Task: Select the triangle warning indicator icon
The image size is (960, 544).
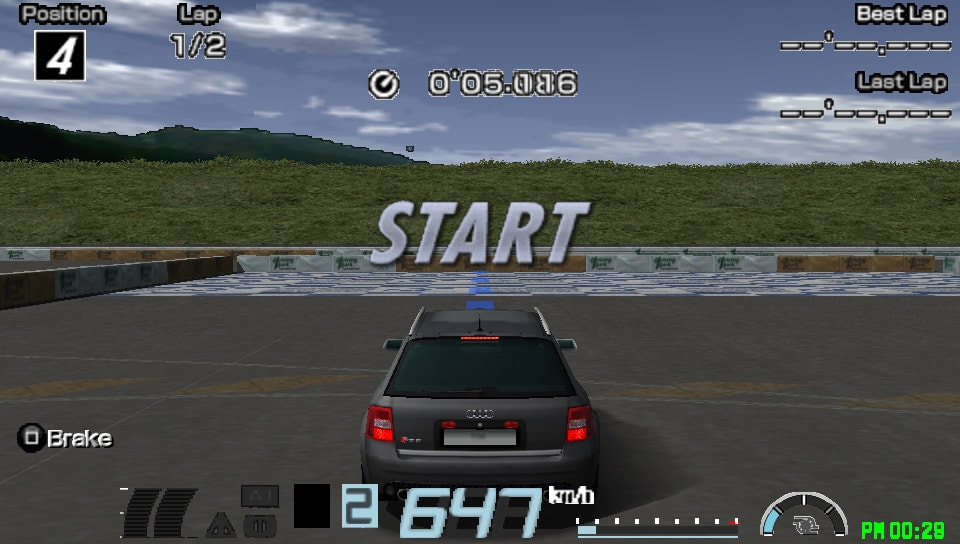Action: [220, 524]
